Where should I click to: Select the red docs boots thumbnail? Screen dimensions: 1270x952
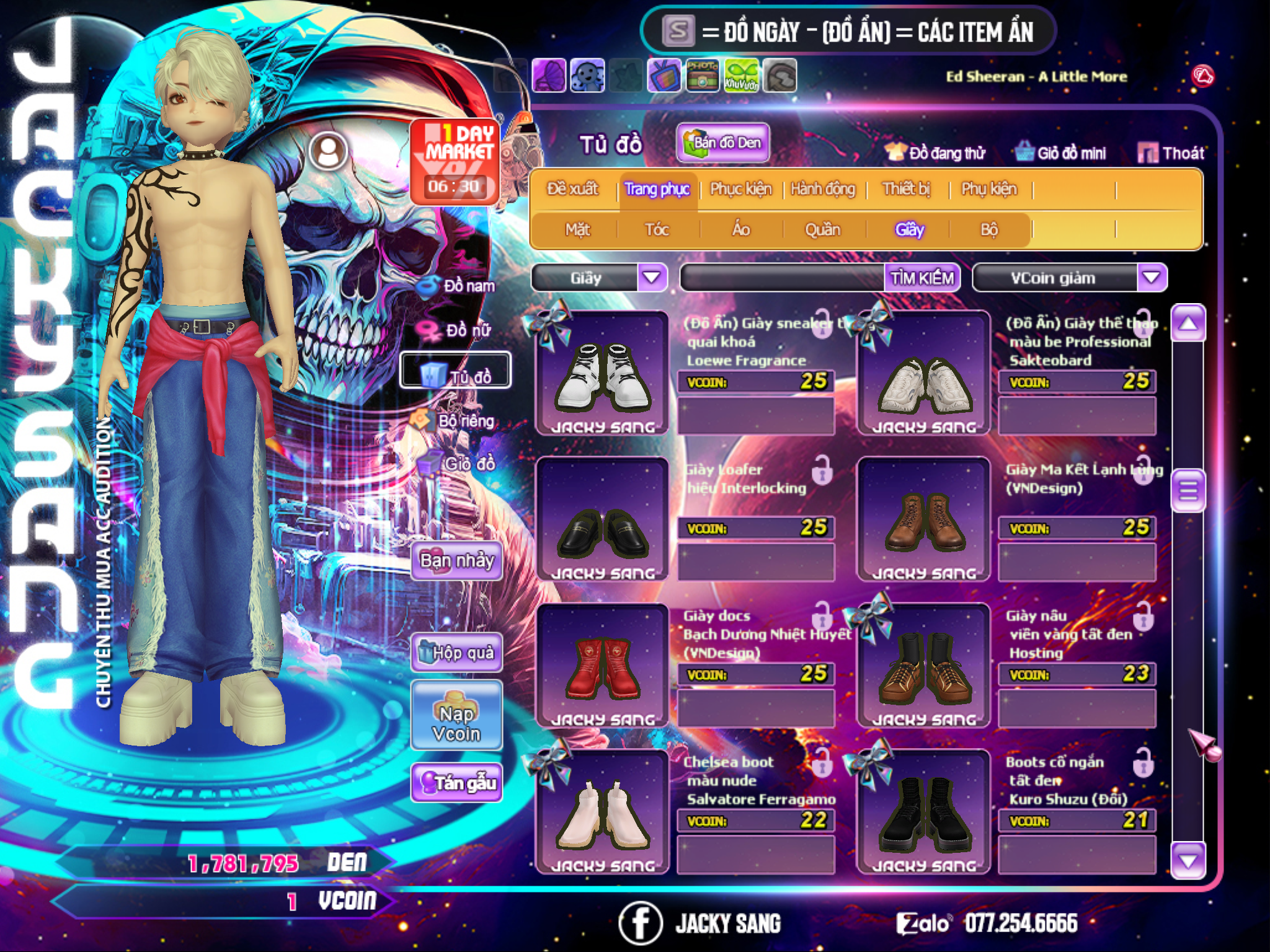pyautogui.click(x=602, y=666)
